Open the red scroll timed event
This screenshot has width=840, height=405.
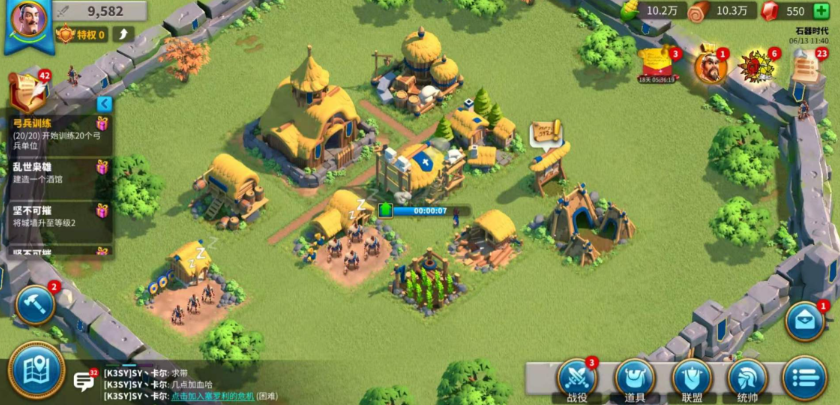(x=659, y=64)
